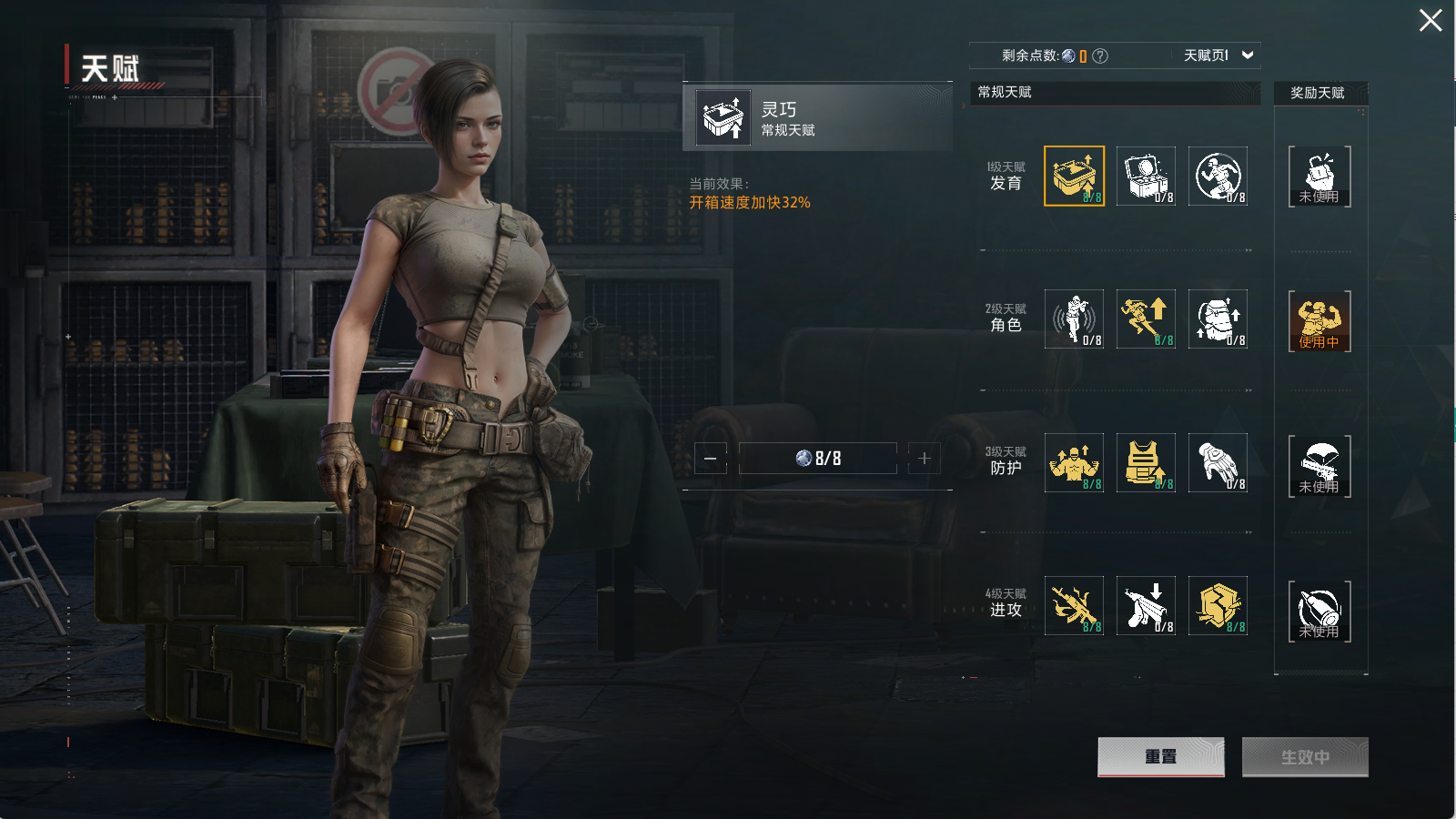
Task: Select the supply case with orb talent
Action: pyautogui.click(x=1146, y=176)
